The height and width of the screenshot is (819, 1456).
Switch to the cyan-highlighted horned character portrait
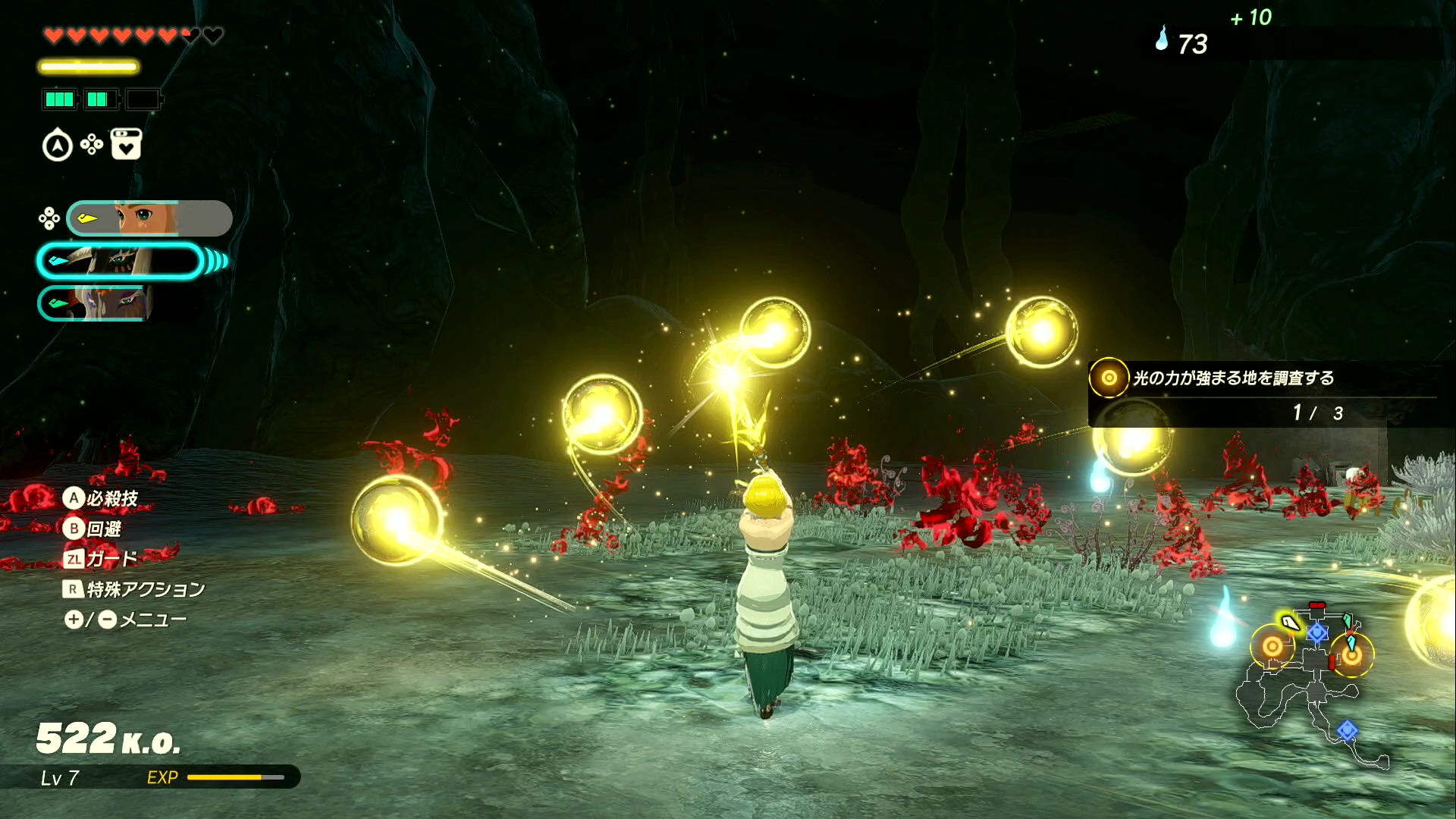point(120,262)
